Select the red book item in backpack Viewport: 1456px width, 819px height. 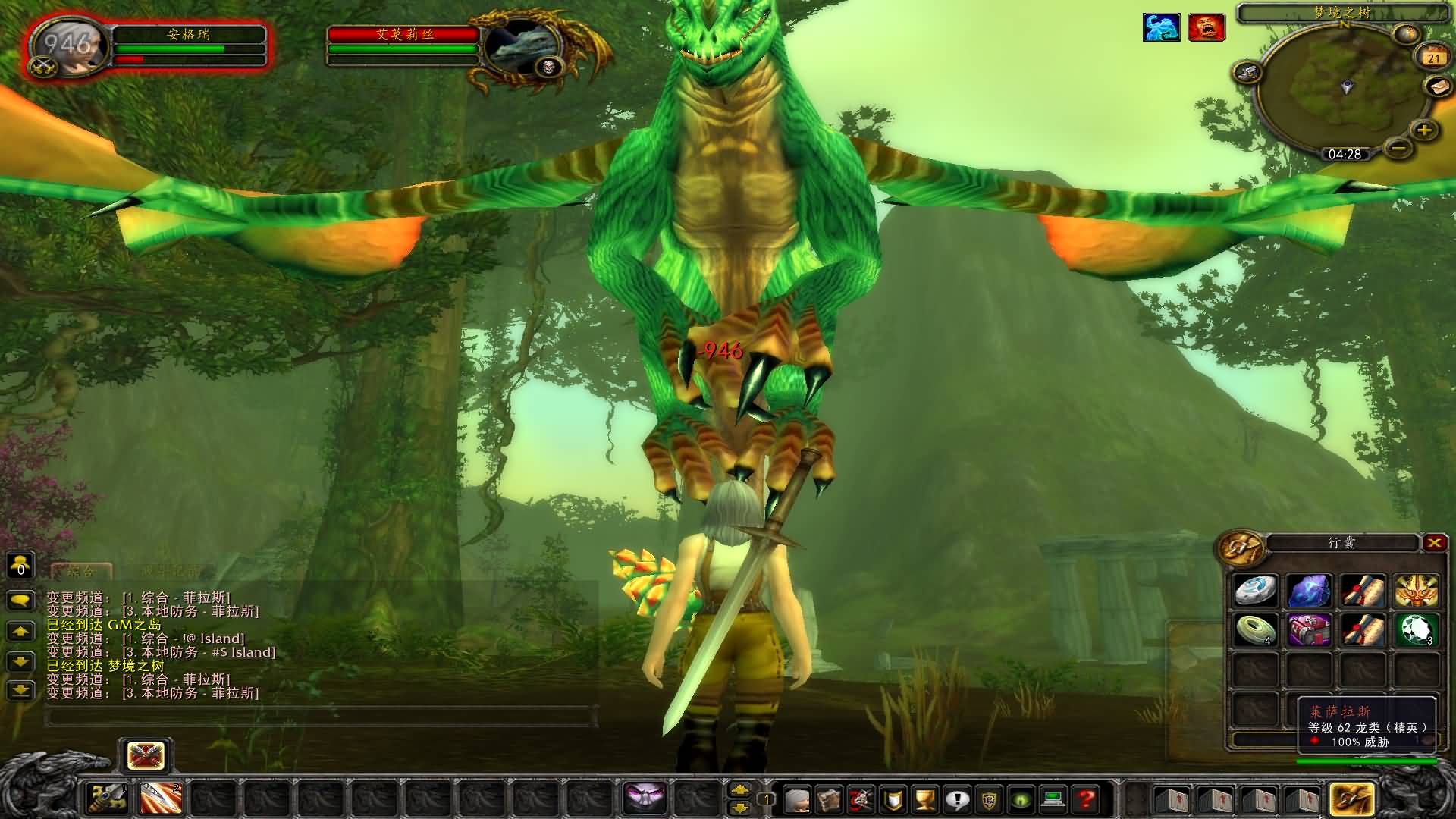pos(1309,630)
